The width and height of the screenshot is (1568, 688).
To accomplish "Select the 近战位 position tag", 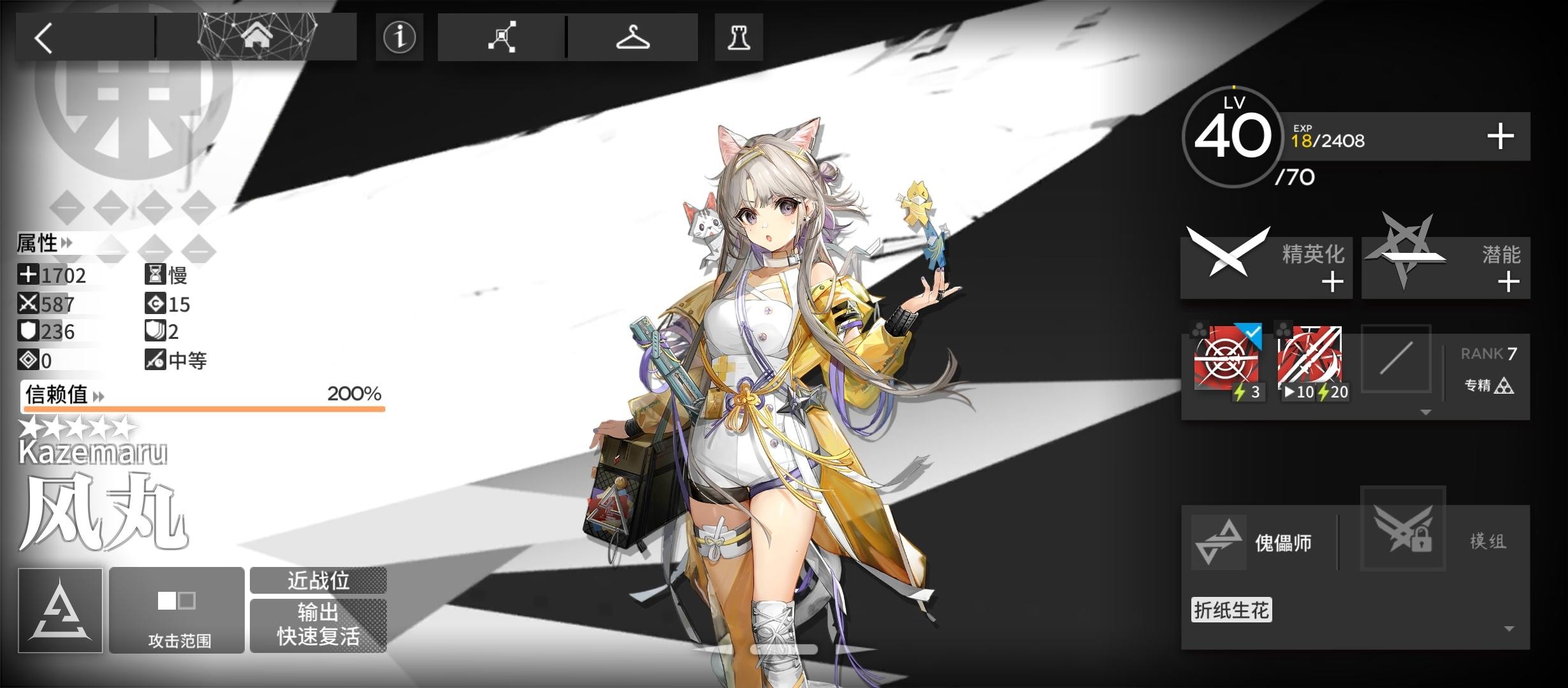I will coord(319,581).
